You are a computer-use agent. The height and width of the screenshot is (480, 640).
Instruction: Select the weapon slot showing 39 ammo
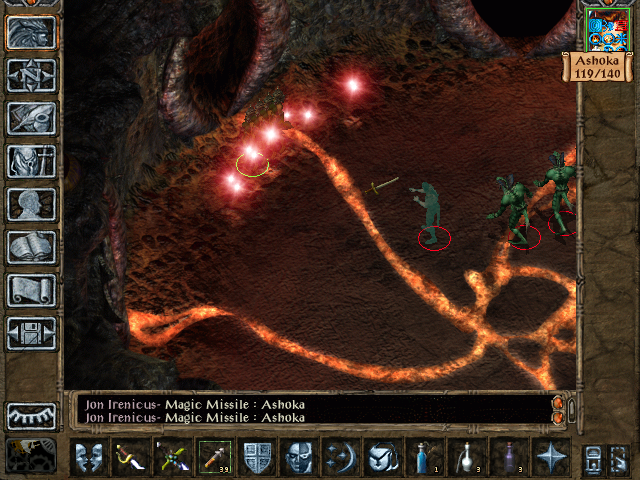click(215, 457)
